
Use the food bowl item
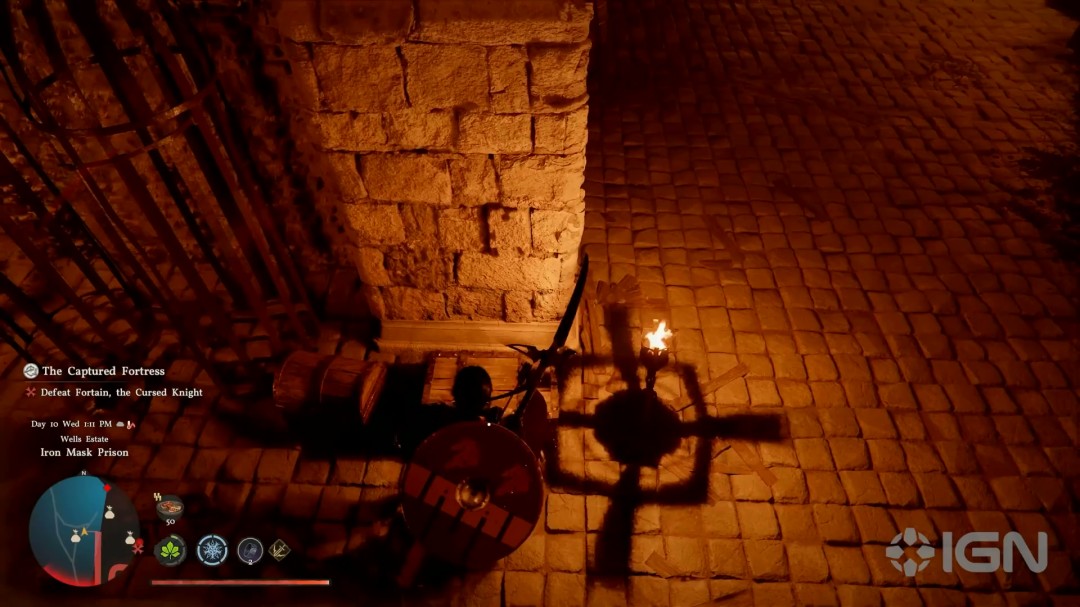pyautogui.click(x=170, y=507)
